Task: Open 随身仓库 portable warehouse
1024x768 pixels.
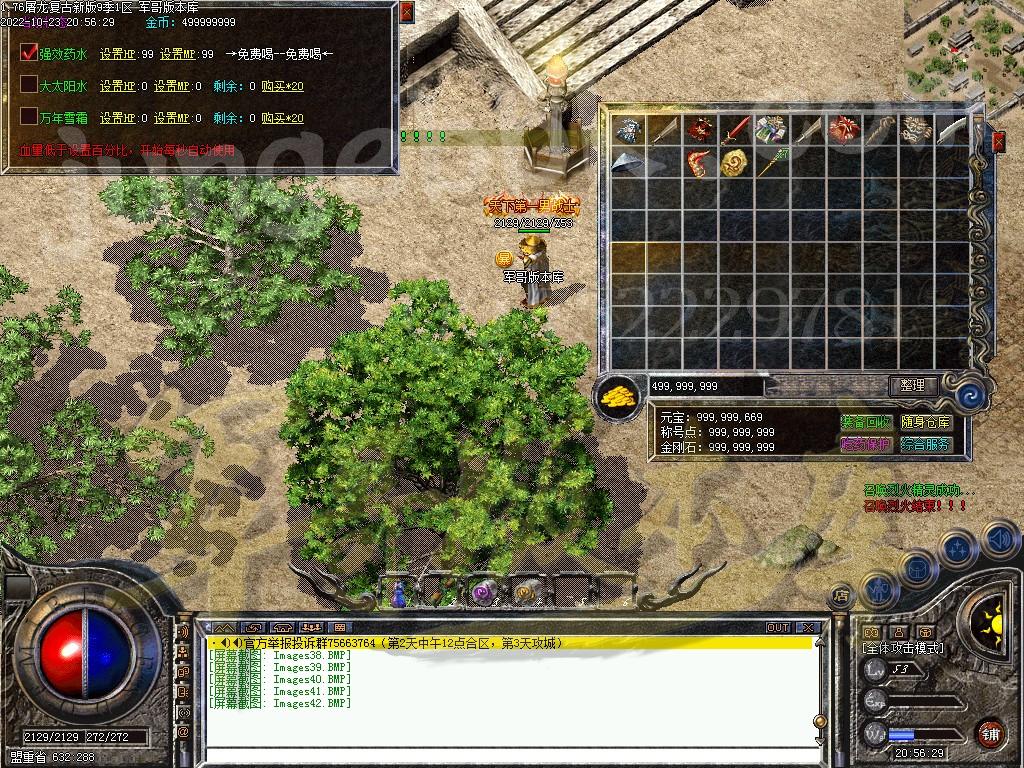Action: pyautogui.click(x=925, y=423)
